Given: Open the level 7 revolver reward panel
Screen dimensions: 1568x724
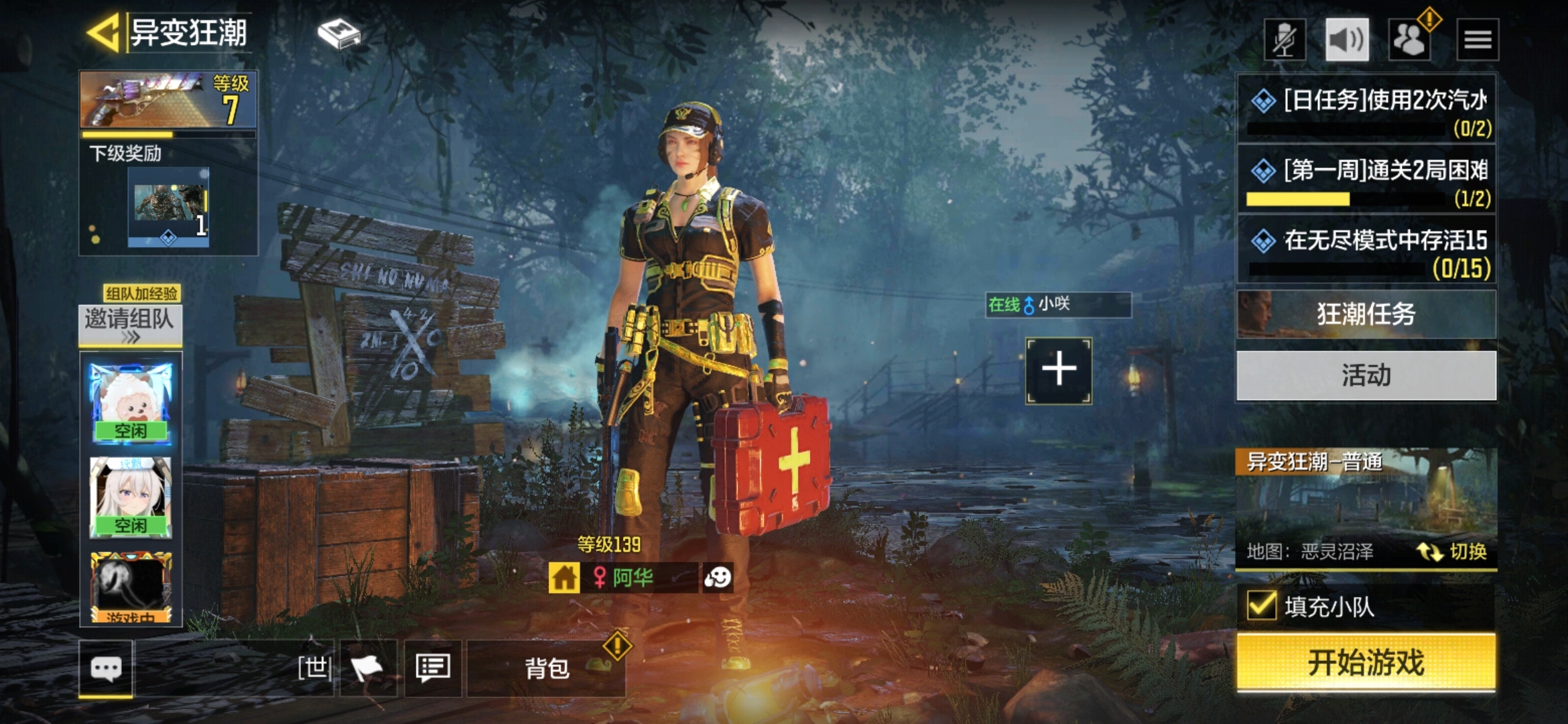Looking at the screenshot, I should (168, 101).
